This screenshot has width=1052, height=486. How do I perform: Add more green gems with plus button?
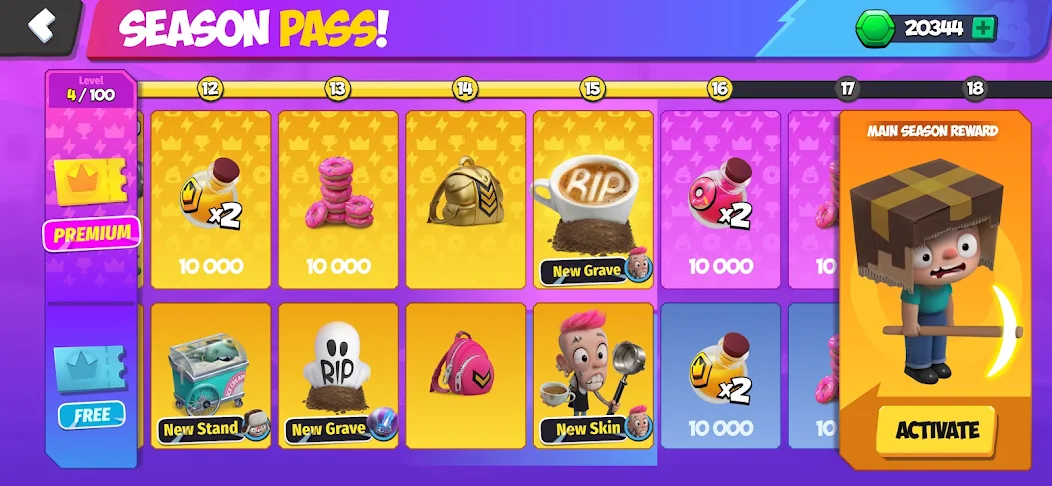983,28
